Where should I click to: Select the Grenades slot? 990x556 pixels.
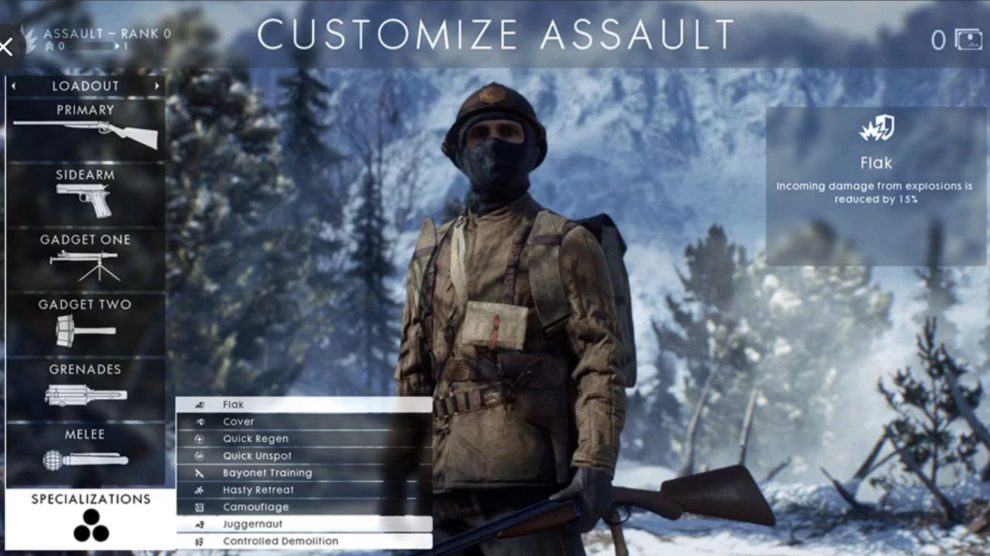pyautogui.click(x=85, y=387)
